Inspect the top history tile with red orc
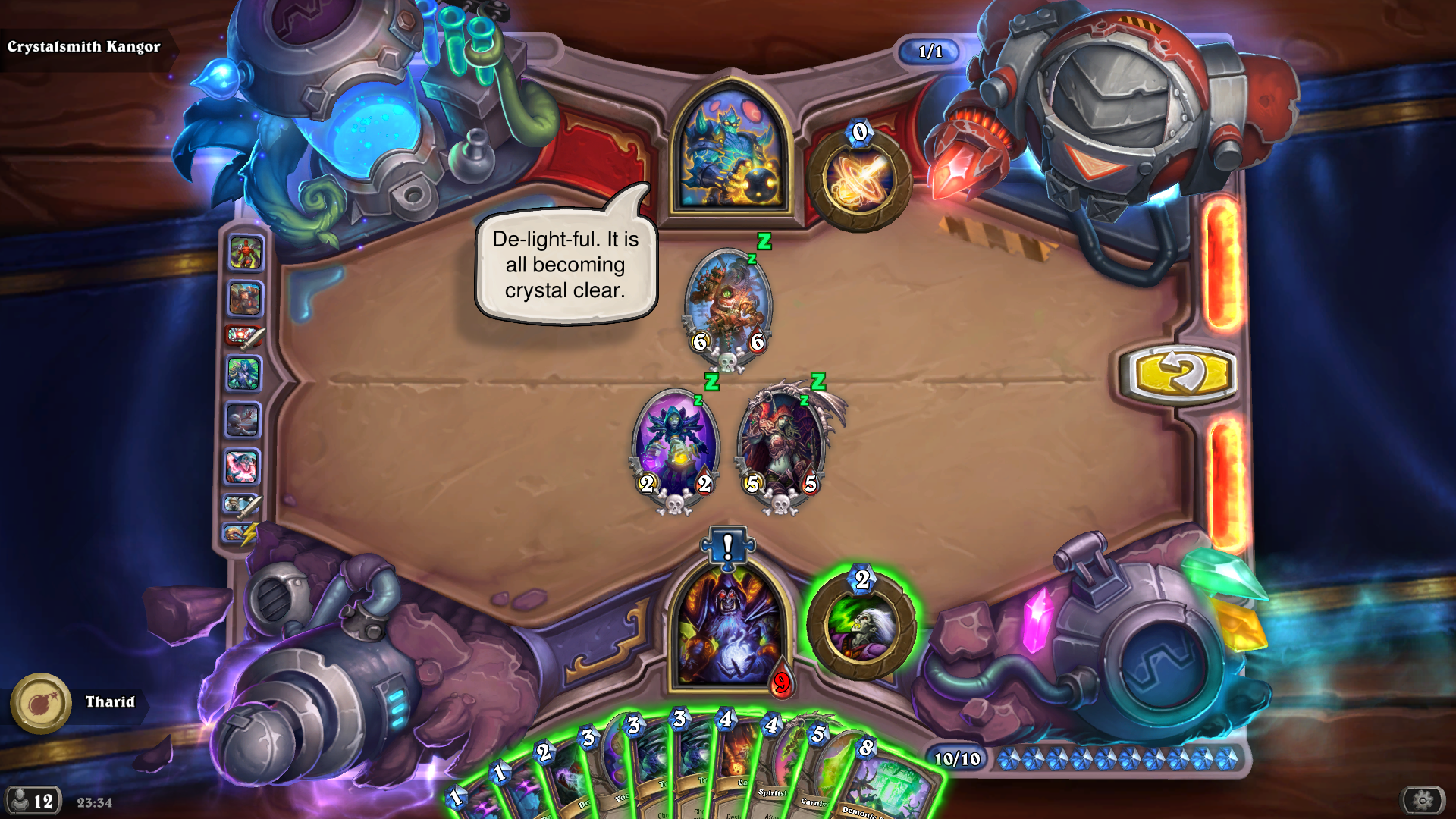 tap(245, 253)
